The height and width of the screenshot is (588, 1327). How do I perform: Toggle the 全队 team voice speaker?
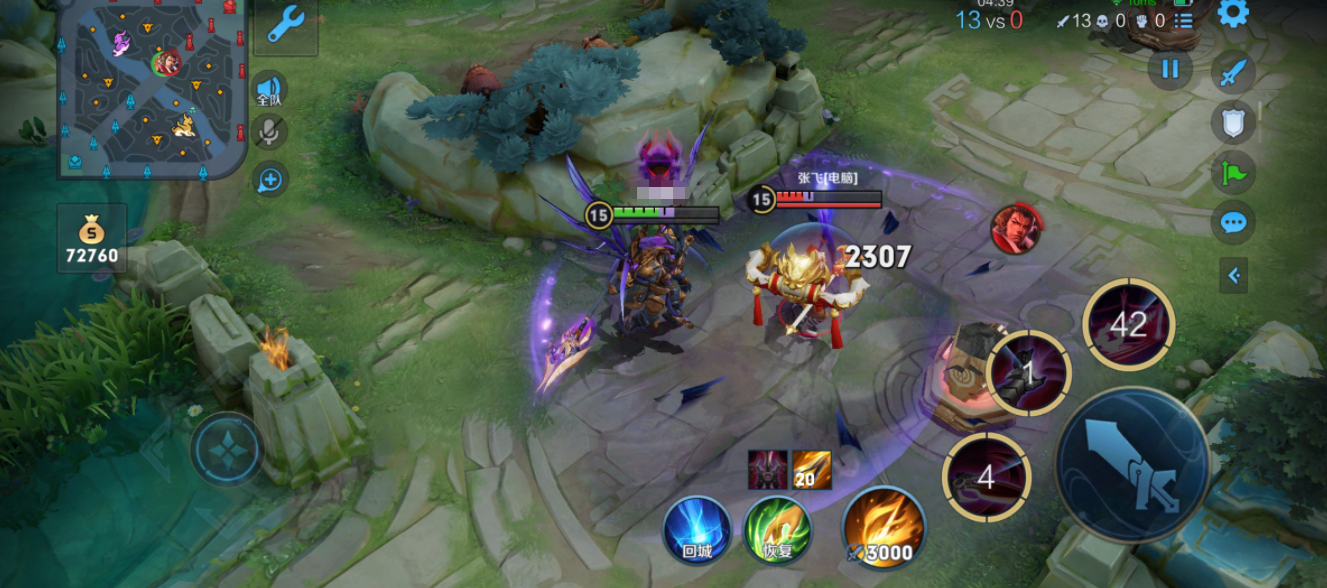pos(269,89)
